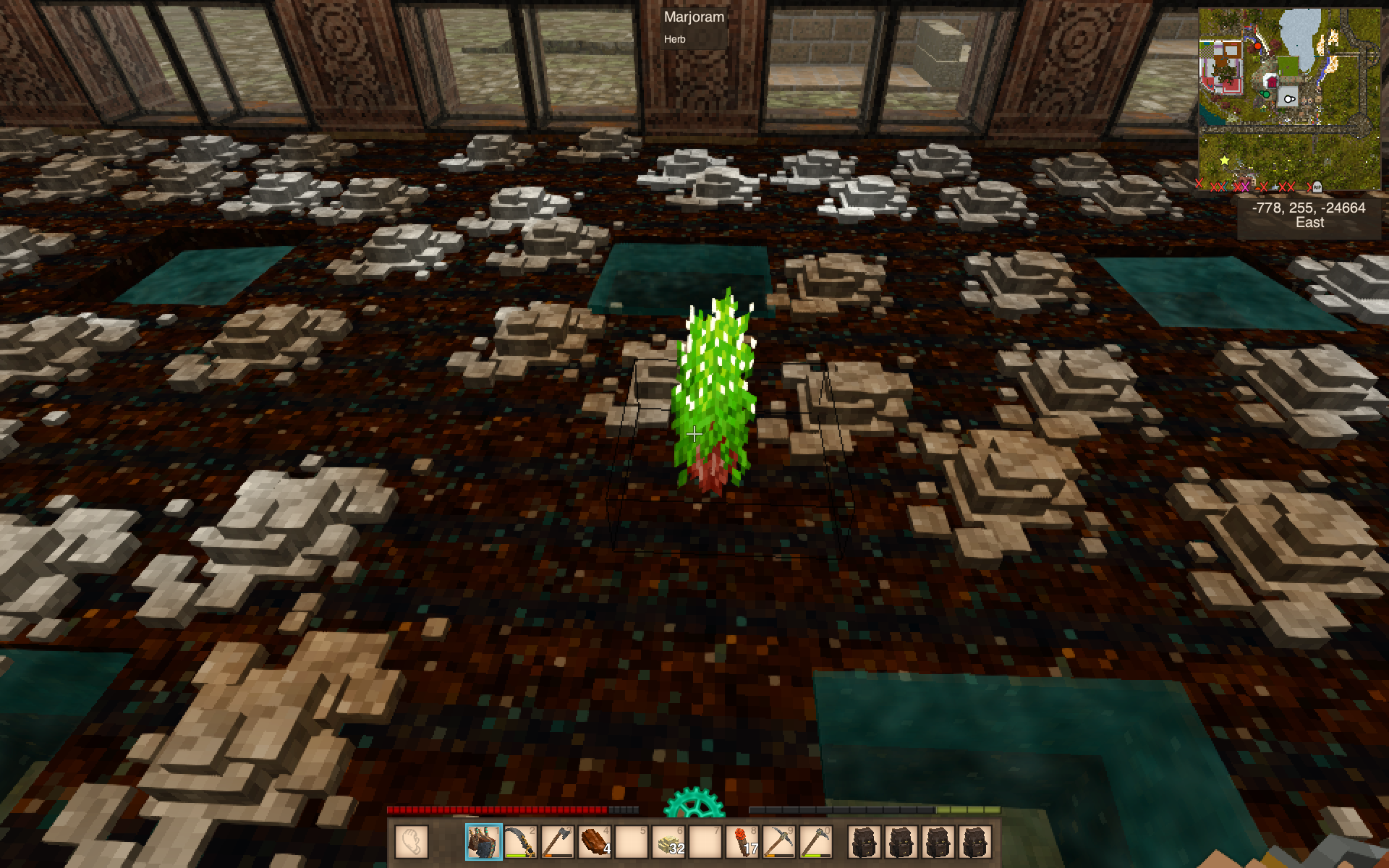
Task: Click the RIP tombstone marker on minimap
Action: [1317, 186]
